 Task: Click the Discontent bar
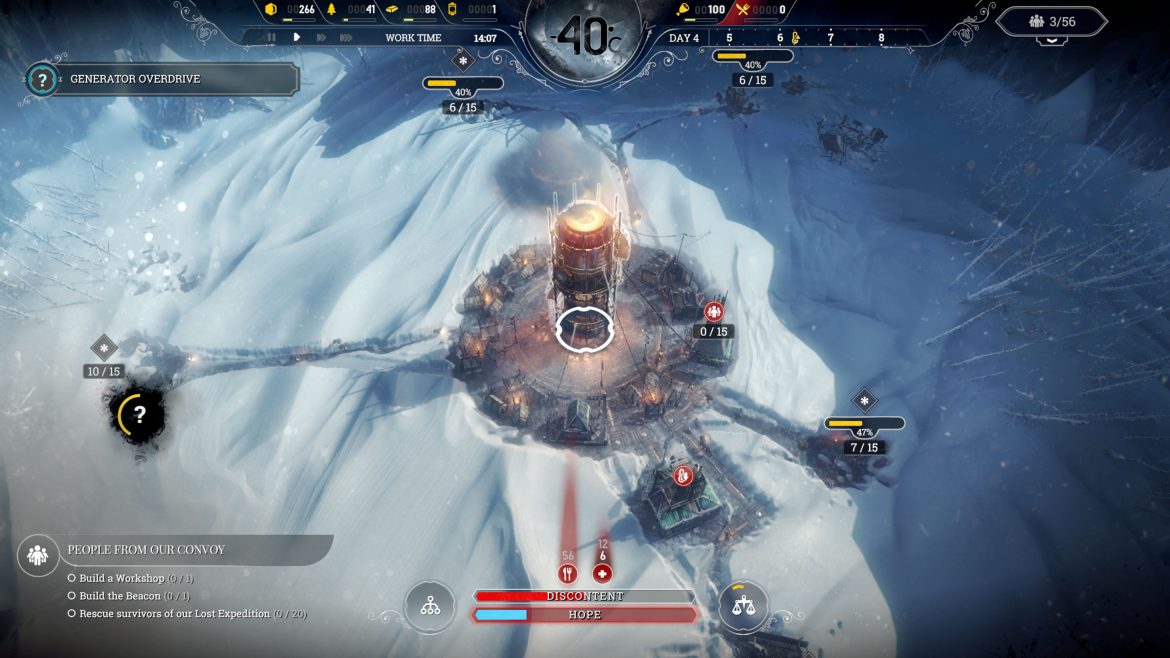[585, 596]
